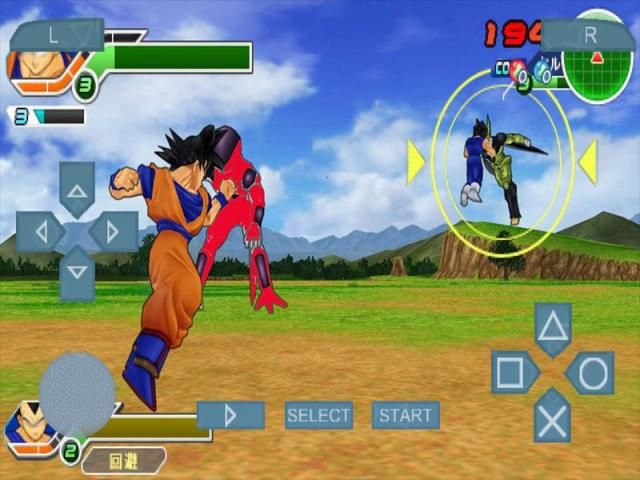Screen dimensions: 640x480
Task: Tap the circle face button
Action: pos(592,373)
